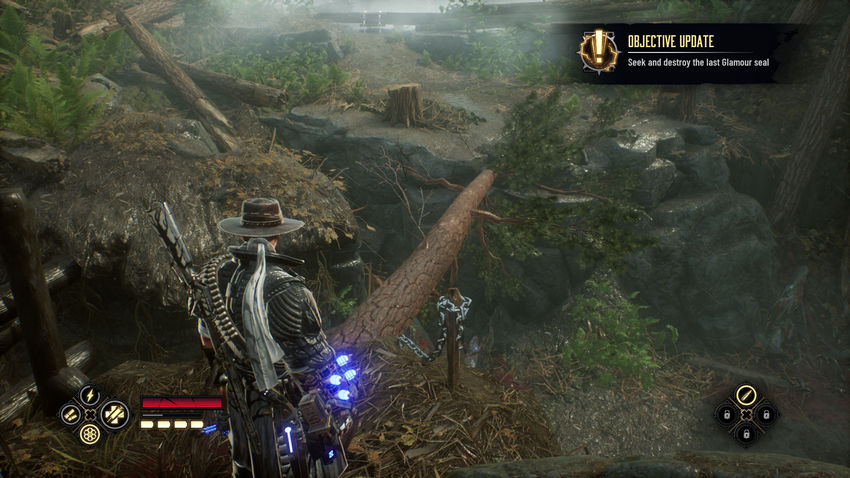The image size is (850, 478).
Task: Select the revolver cylinder ability icon
Action: point(89,434)
